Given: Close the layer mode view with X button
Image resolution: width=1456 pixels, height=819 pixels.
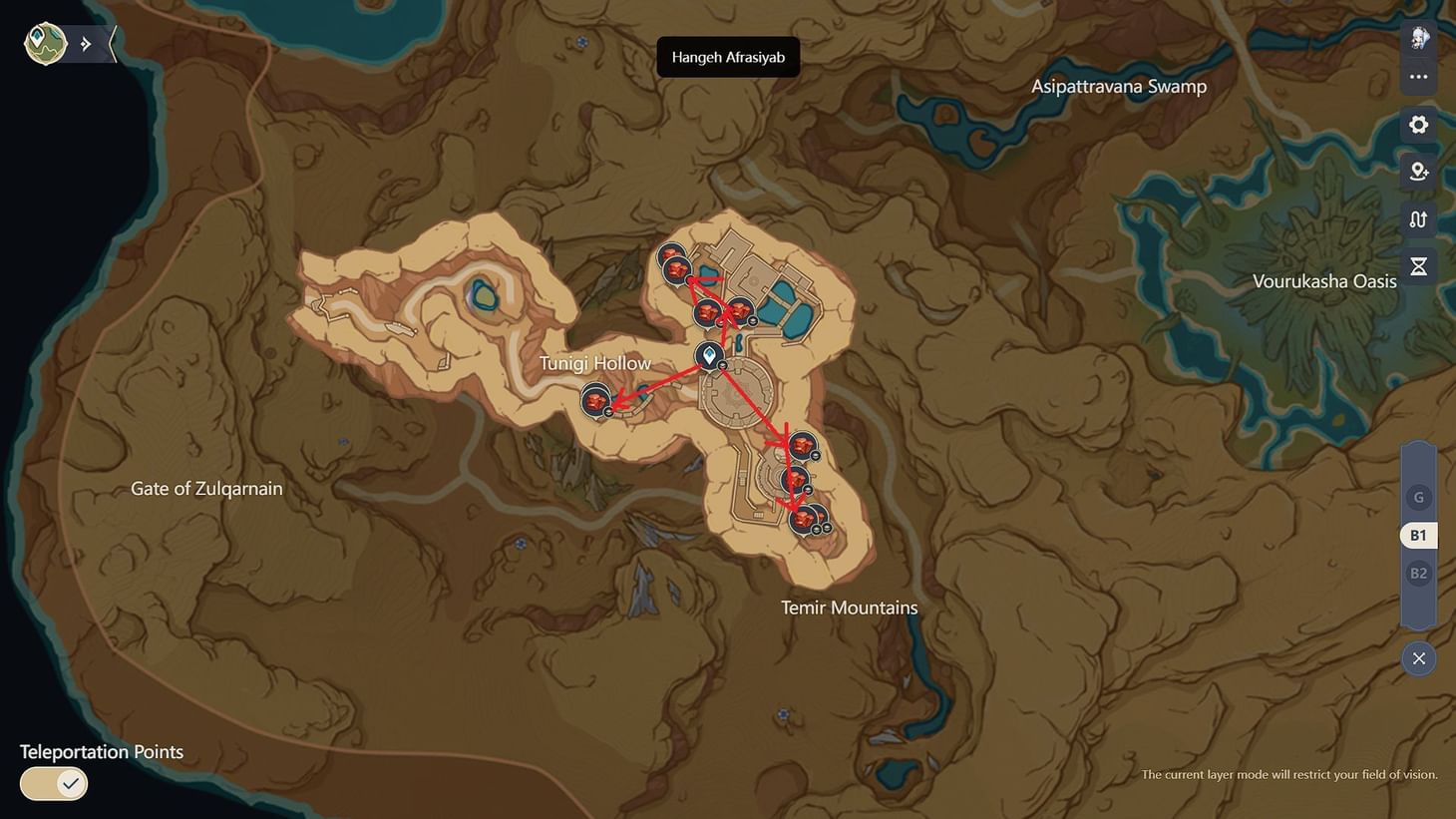Looking at the screenshot, I should pos(1418,658).
